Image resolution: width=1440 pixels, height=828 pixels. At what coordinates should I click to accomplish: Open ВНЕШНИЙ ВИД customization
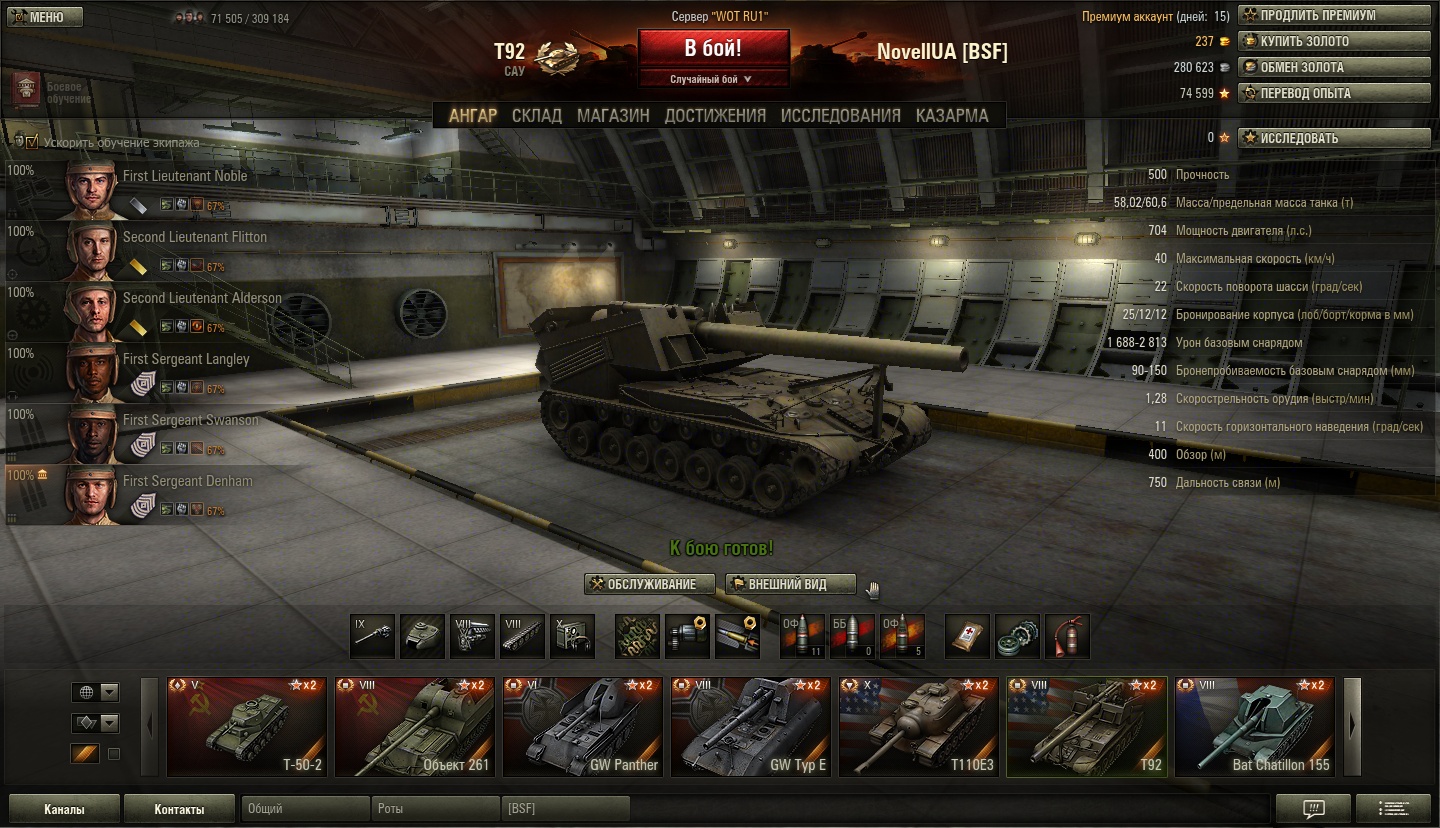point(790,584)
